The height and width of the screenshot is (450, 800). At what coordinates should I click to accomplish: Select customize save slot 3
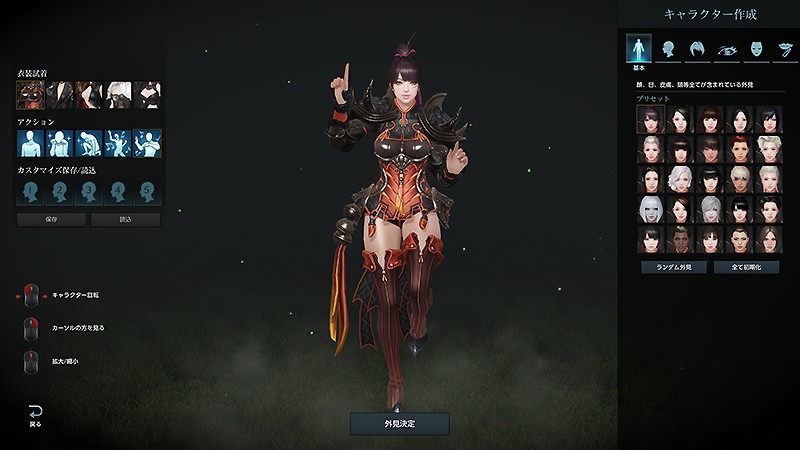pos(90,191)
